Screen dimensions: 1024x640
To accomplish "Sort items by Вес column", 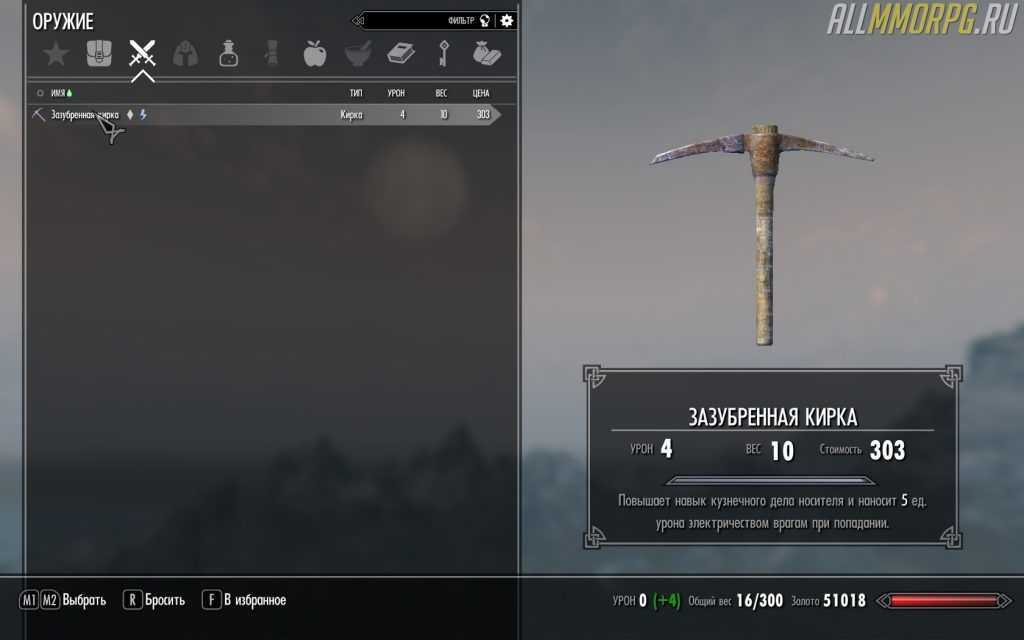I will tap(441, 93).
